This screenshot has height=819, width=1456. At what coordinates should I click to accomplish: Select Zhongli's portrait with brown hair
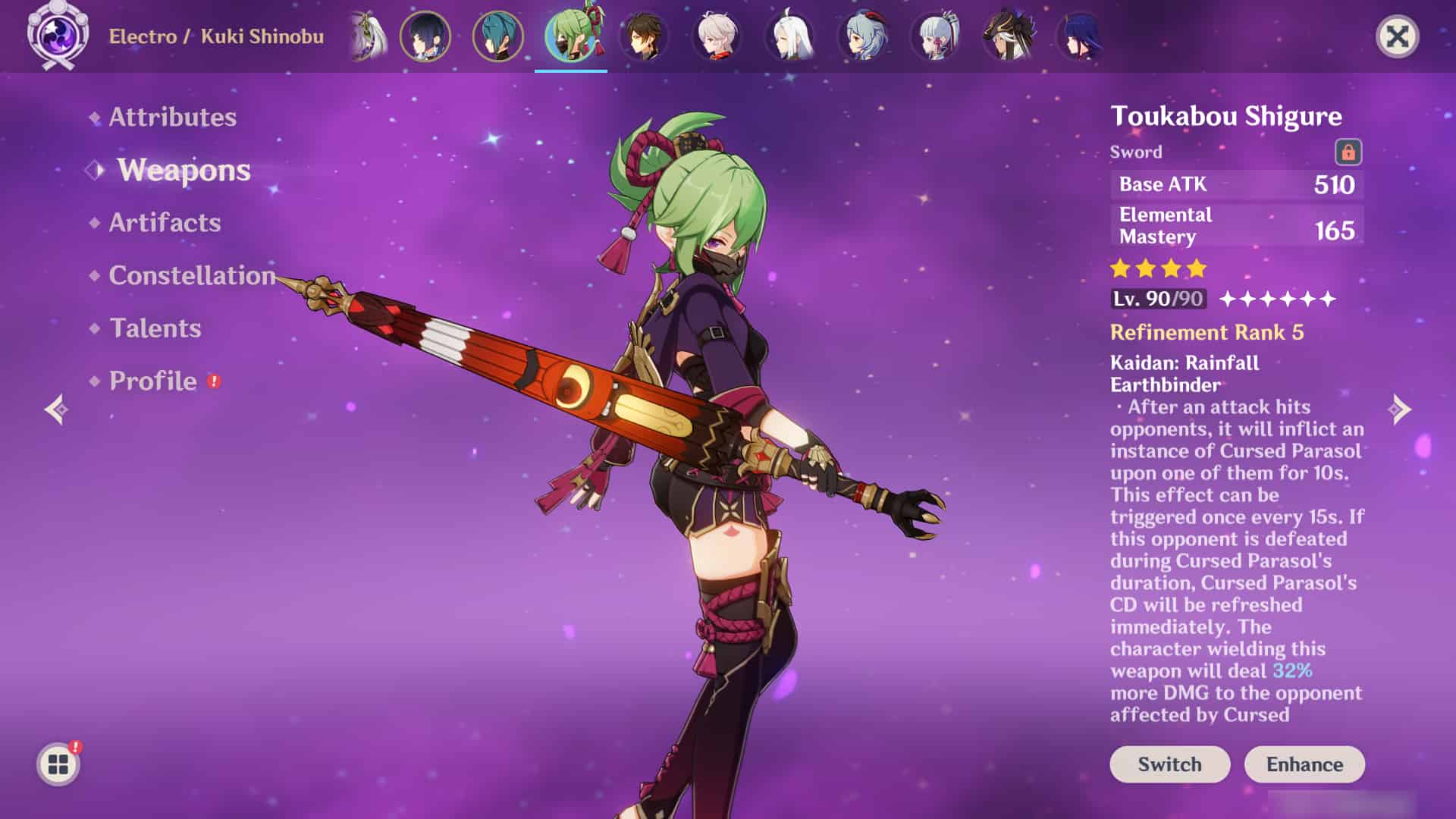pos(644,36)
